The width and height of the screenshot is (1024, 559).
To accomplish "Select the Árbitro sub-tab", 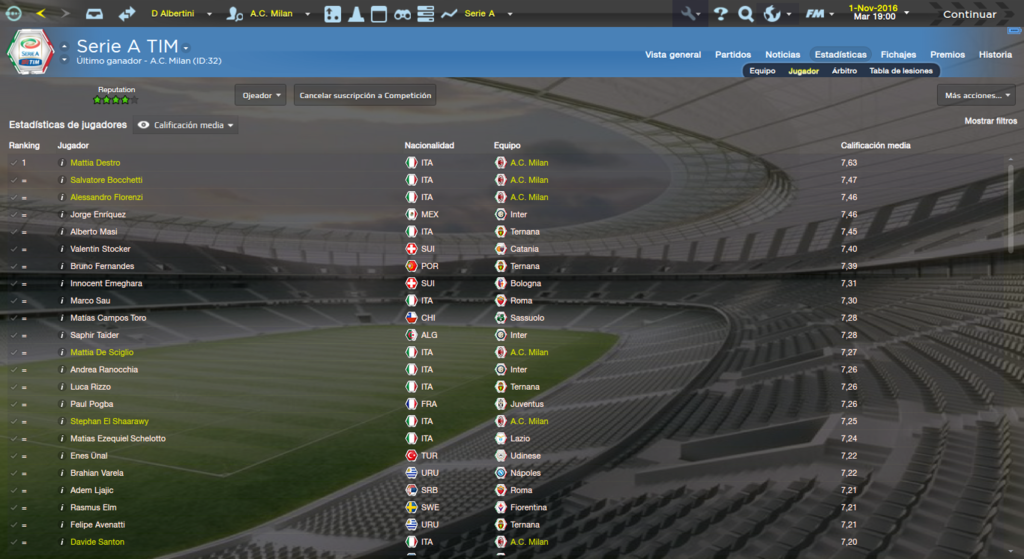I will tap(844, 71).
